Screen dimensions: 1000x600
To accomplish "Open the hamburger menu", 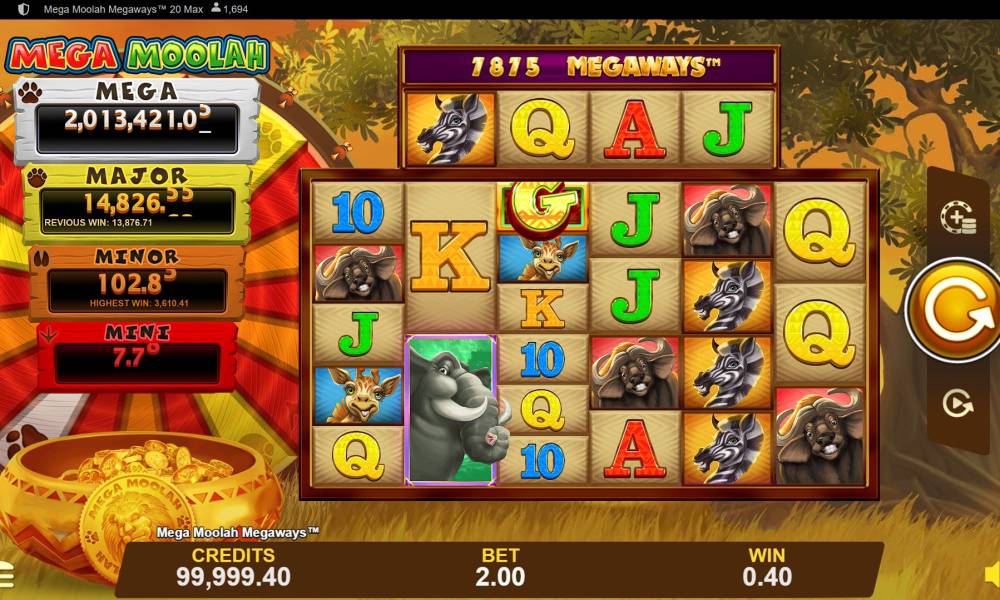I will pyautogui.click(x=5, y=574).
